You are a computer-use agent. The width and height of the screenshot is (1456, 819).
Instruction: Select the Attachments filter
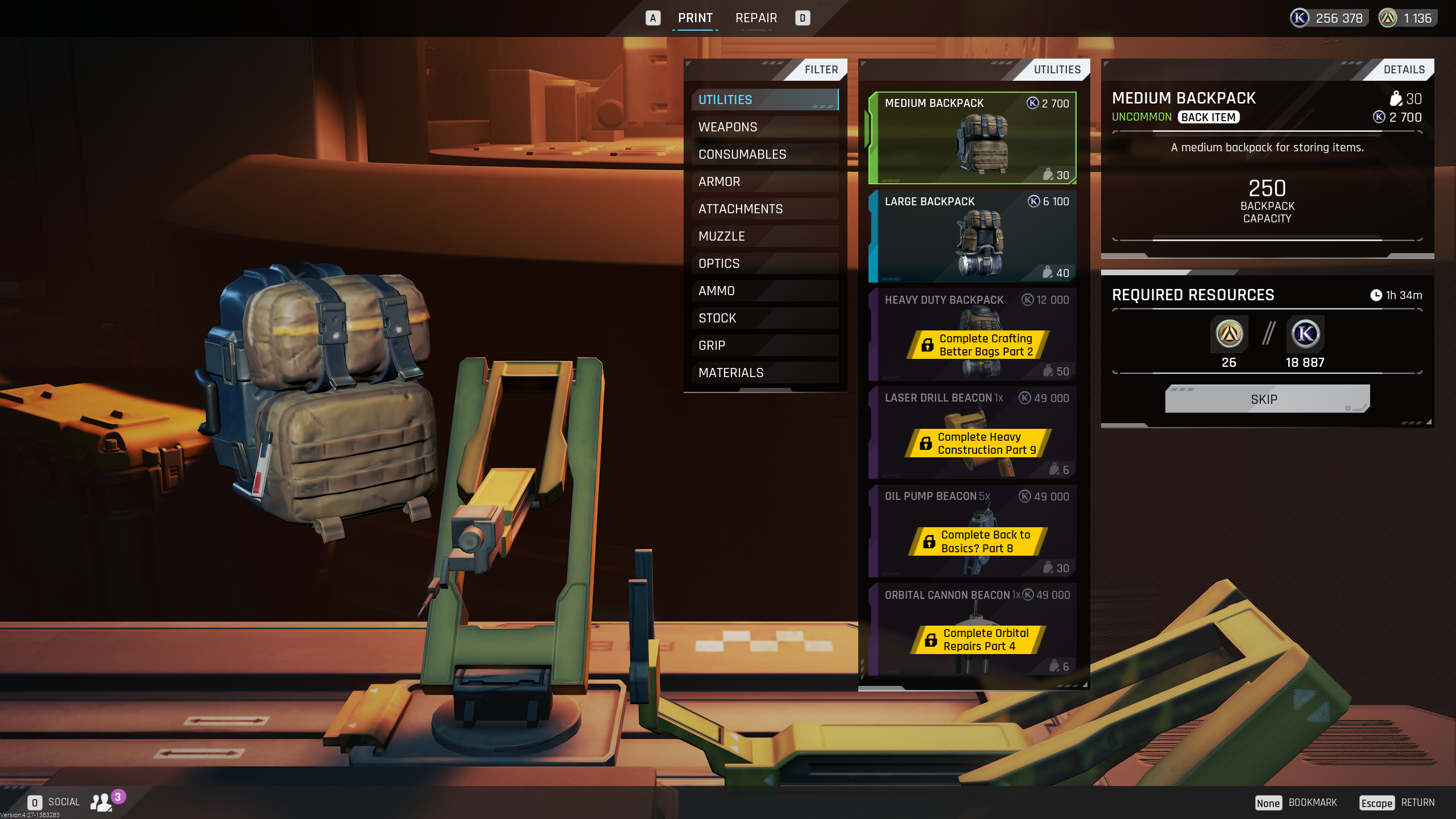764,209
